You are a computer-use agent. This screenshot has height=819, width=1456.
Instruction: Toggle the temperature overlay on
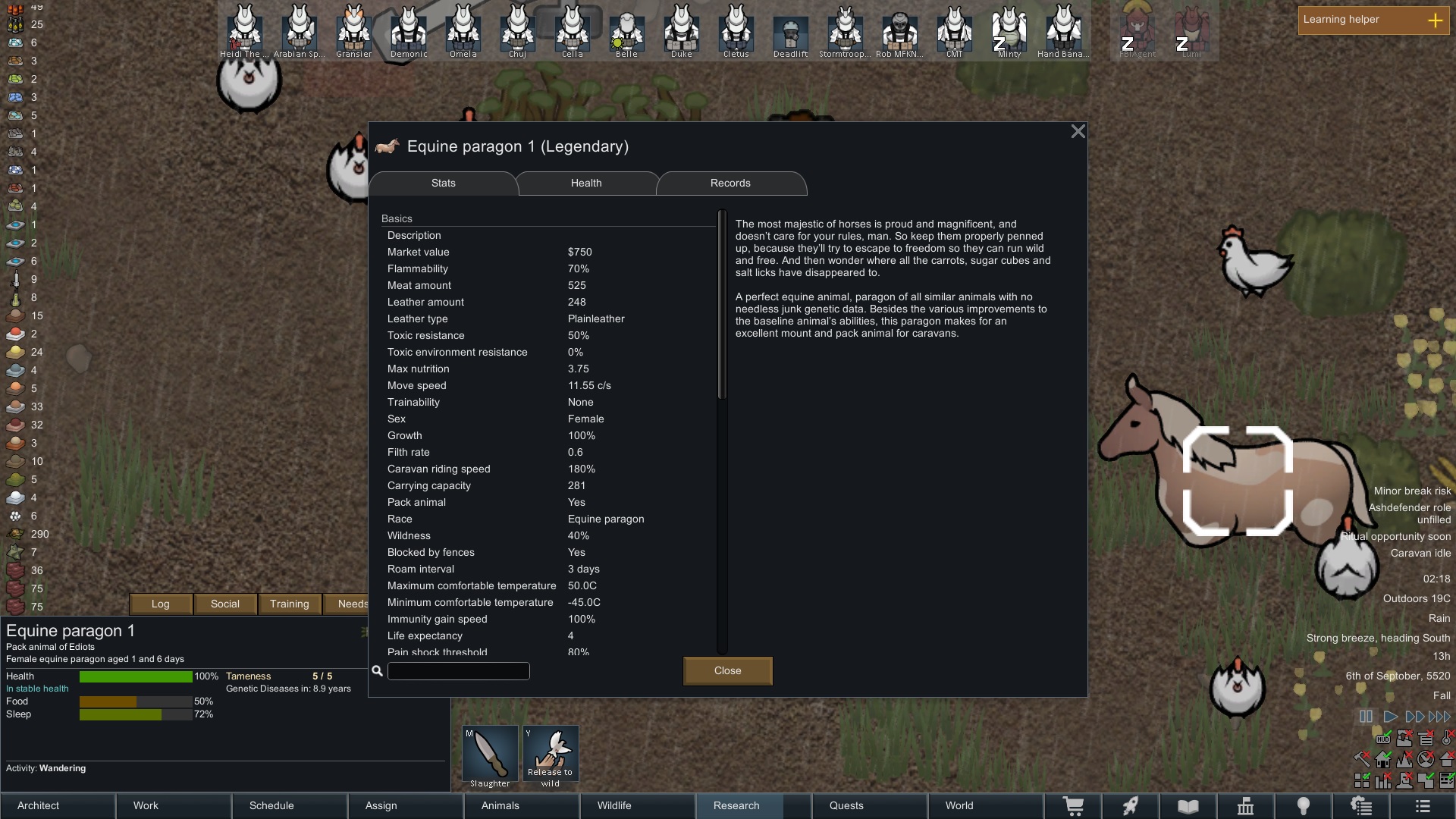(1445, 737)
